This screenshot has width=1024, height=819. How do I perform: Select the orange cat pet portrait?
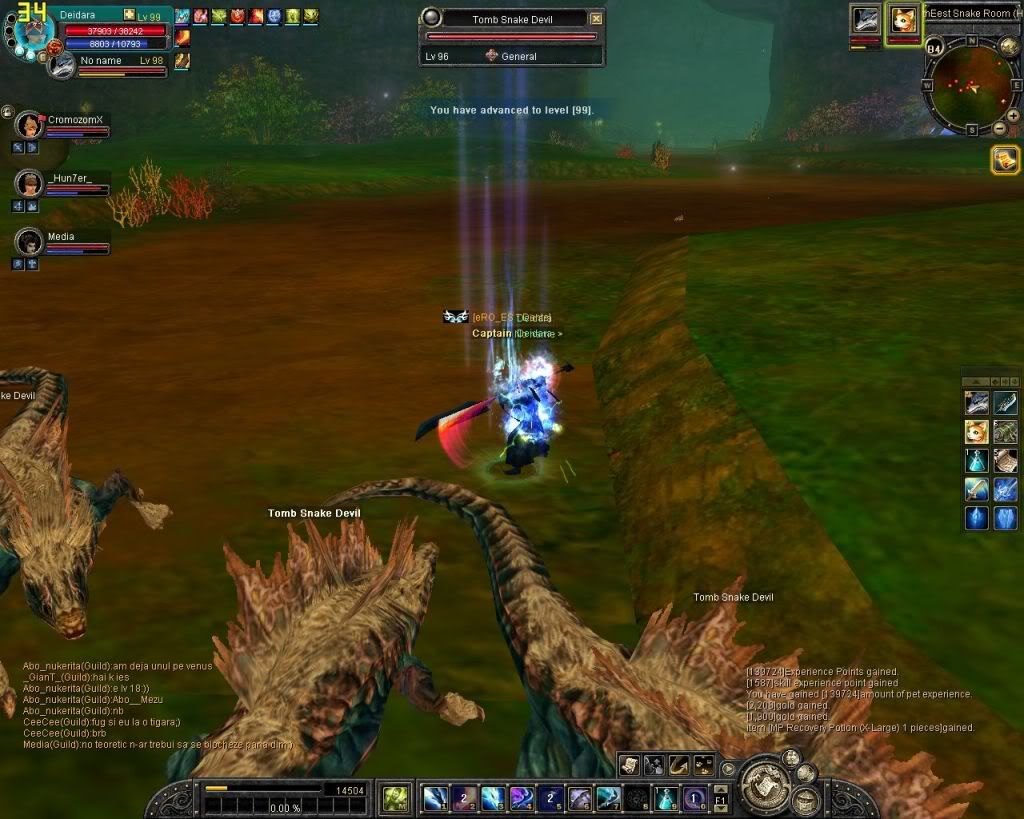(x=904, y=20)
